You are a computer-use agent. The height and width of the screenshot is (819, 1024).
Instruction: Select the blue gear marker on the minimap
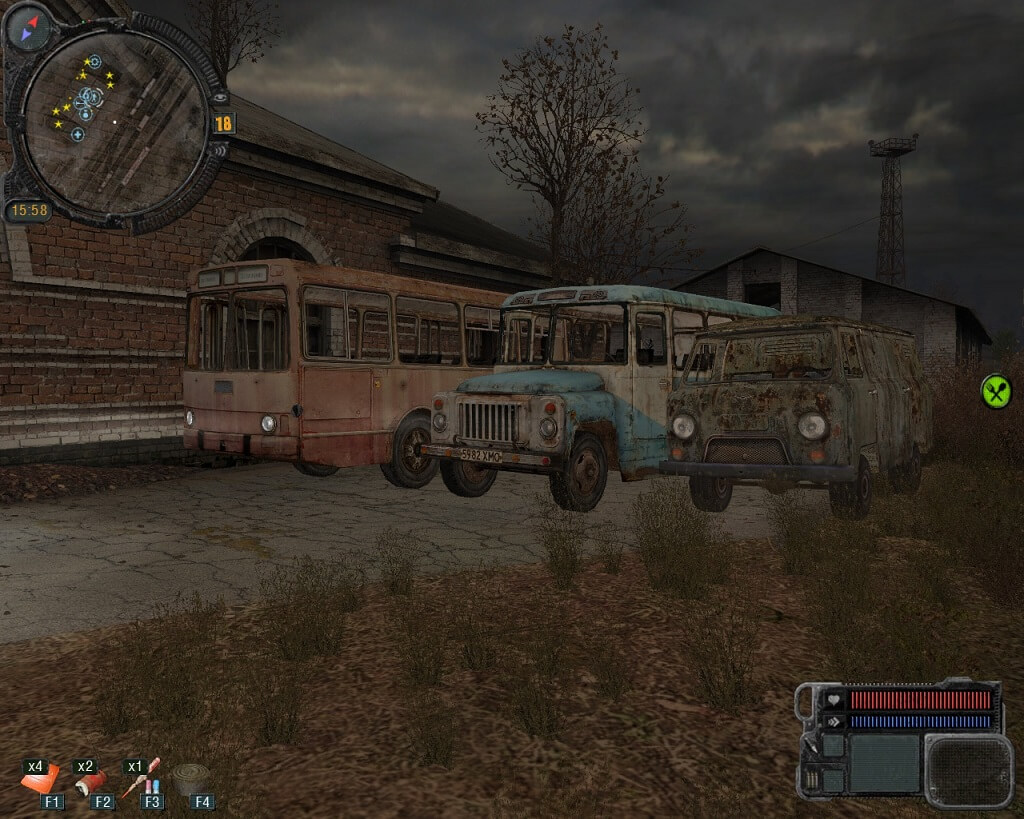click(94, 62)
